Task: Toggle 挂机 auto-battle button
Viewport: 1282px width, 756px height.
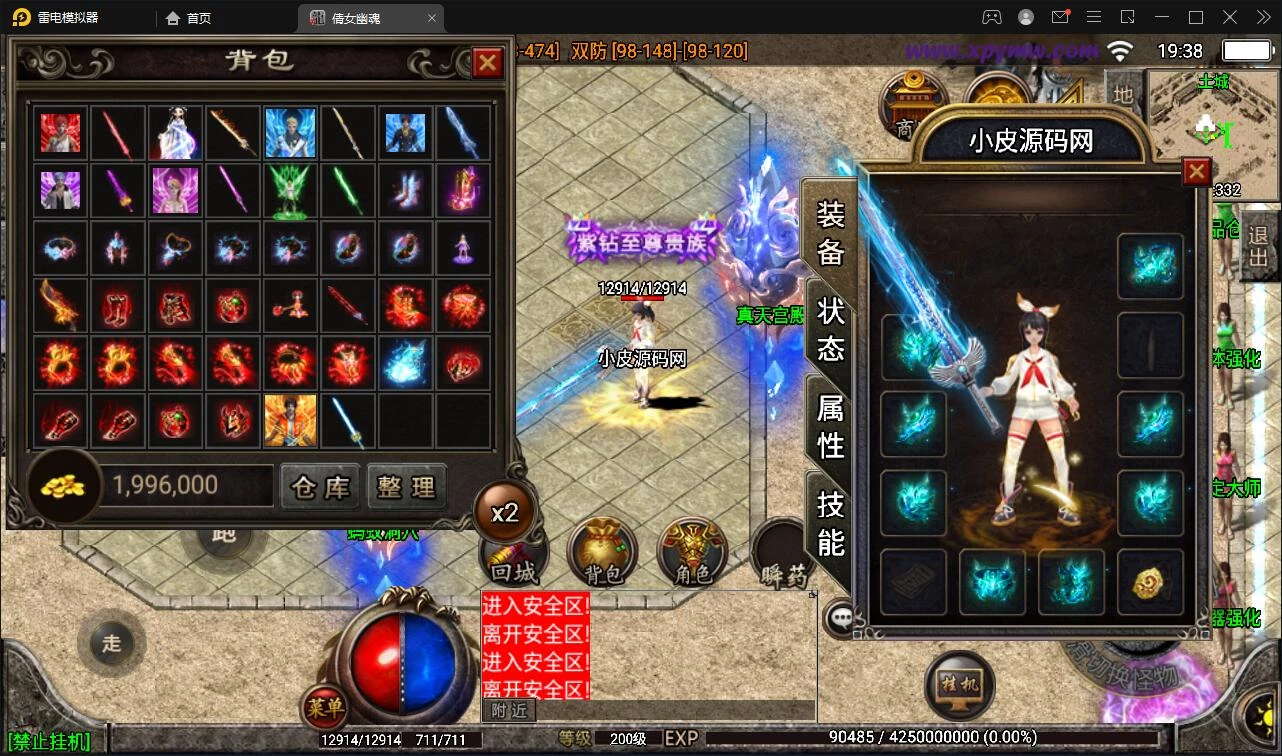Action: click(959, 685)
